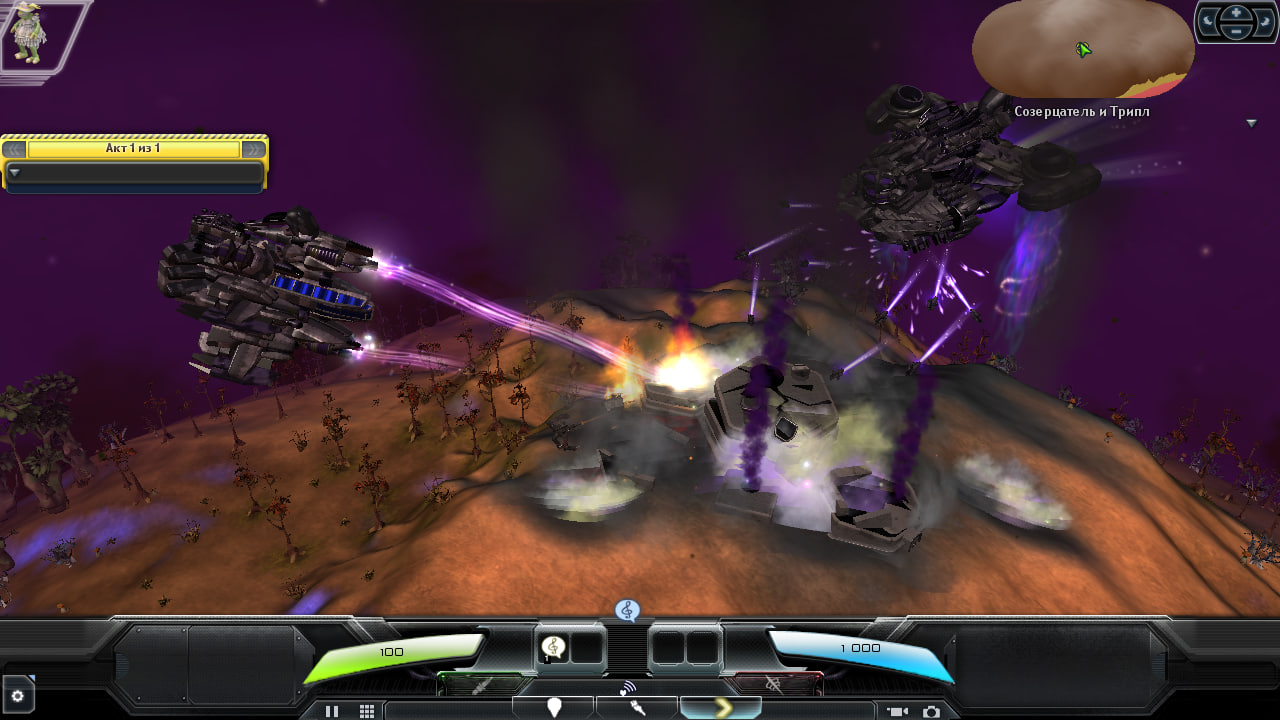Image resolution: width=1280 pixels, height=720 pixels.
Task: Click the green creature portrait
Action: [26, 34]
